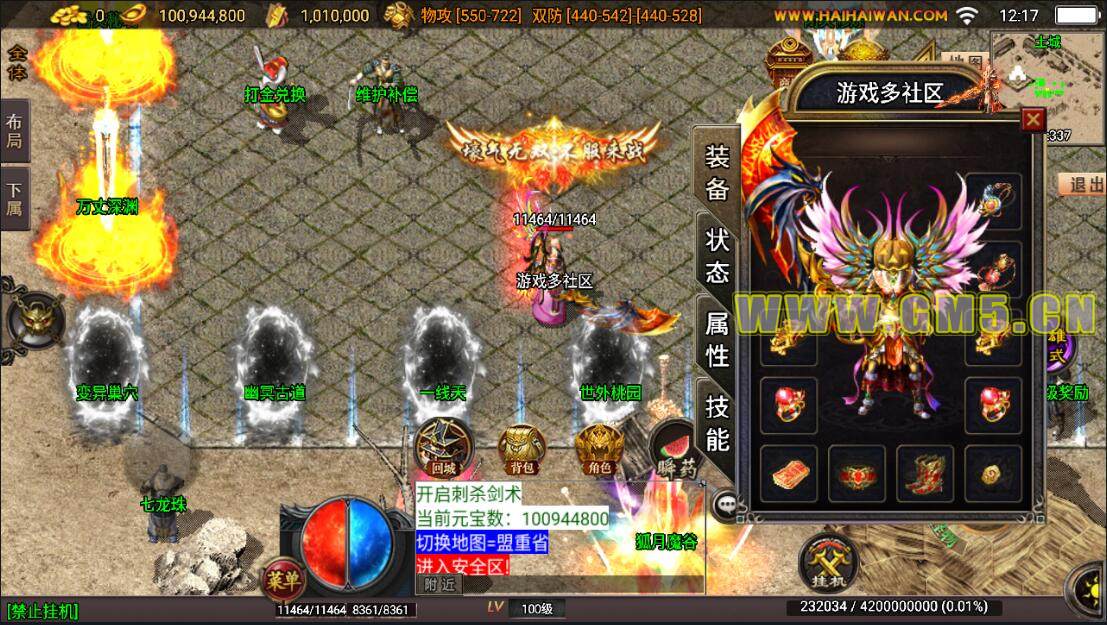Open the 菜单 menu button
This screenshot has height=625, width=1107.
[x=284, y=578]
